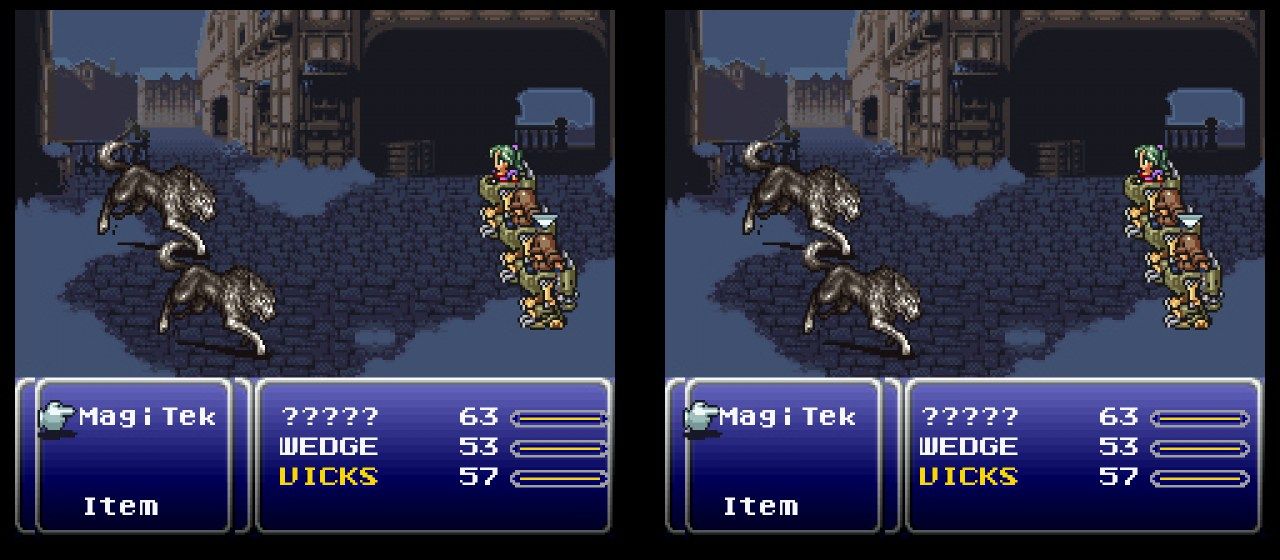This screenshot has height=560, width=1280.
Task: Select MagiTek command in the right battle screen
Action: click(786, 416)
